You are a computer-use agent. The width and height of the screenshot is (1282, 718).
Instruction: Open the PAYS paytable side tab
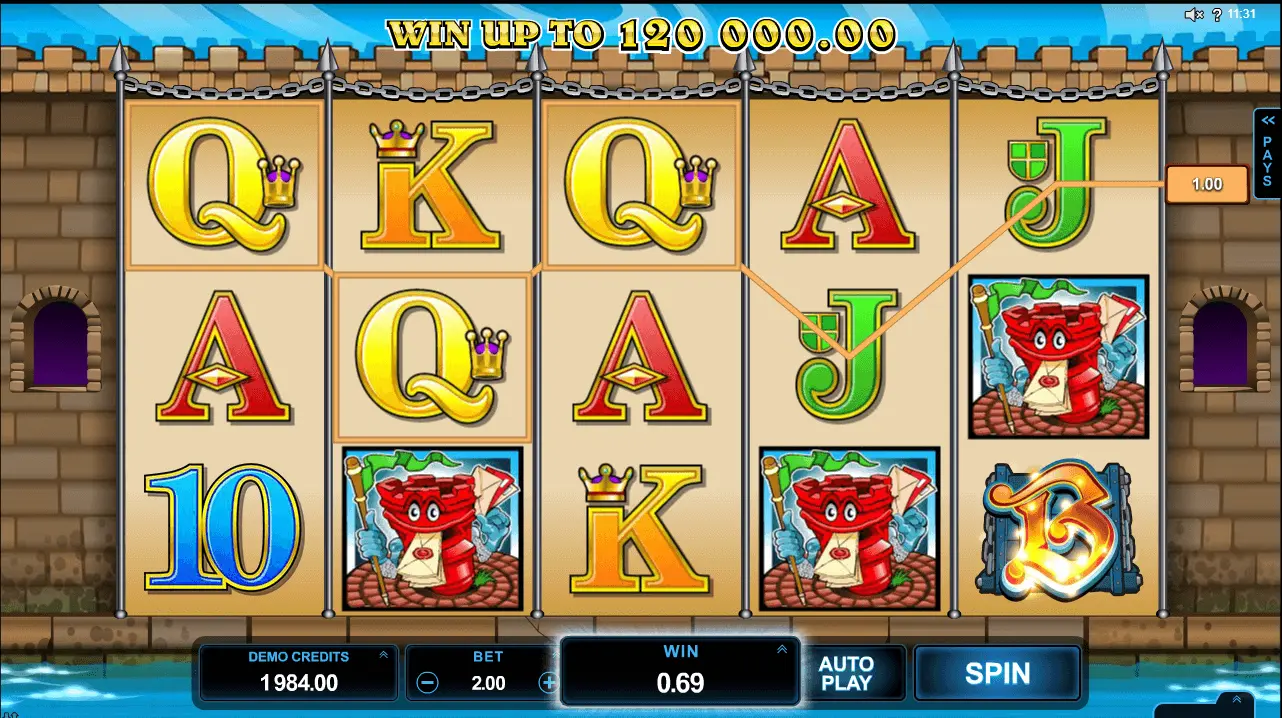tap(1267, 155)
